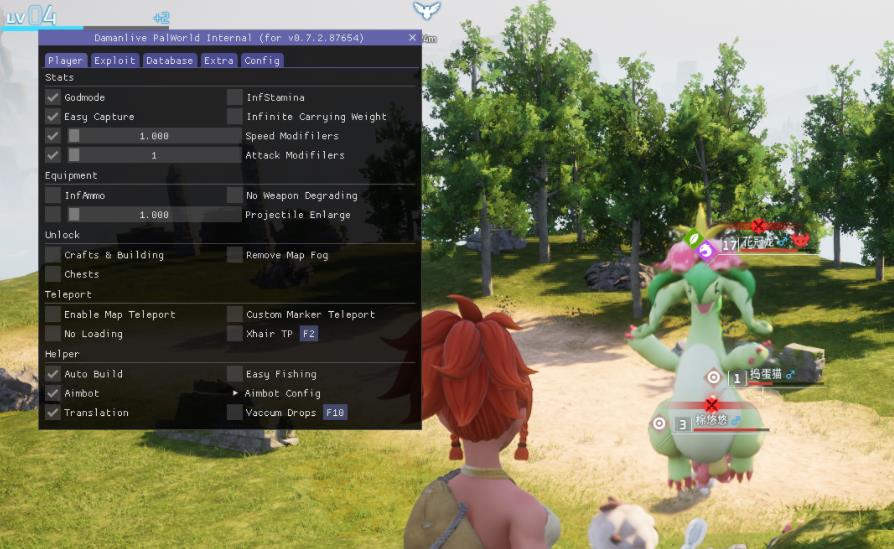Toggle Enable Map Teleport
This screenshot has width=894, height=549.
pos(53,314)
